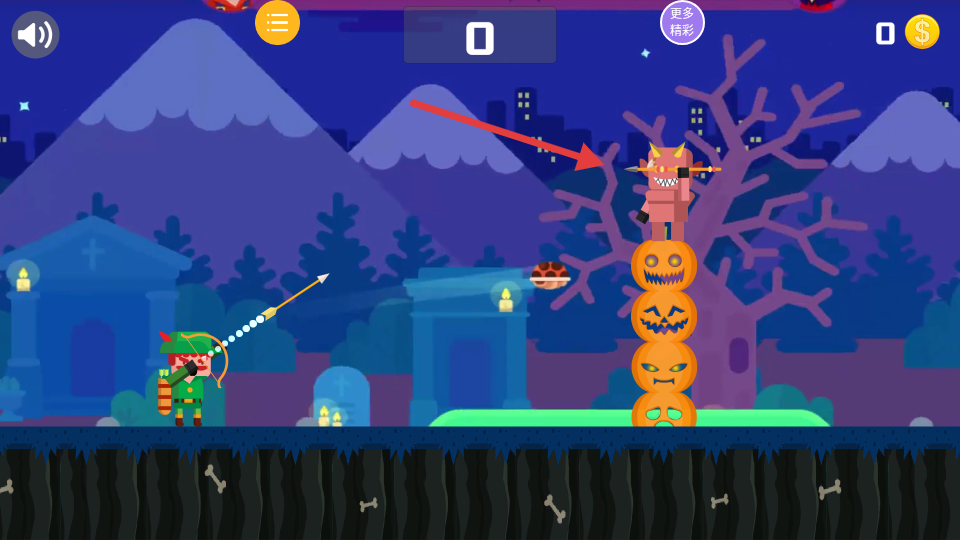Viewport: 960px width, 540px height.
Task: Click the gold dollar coin icon
Action: point(922,32)
